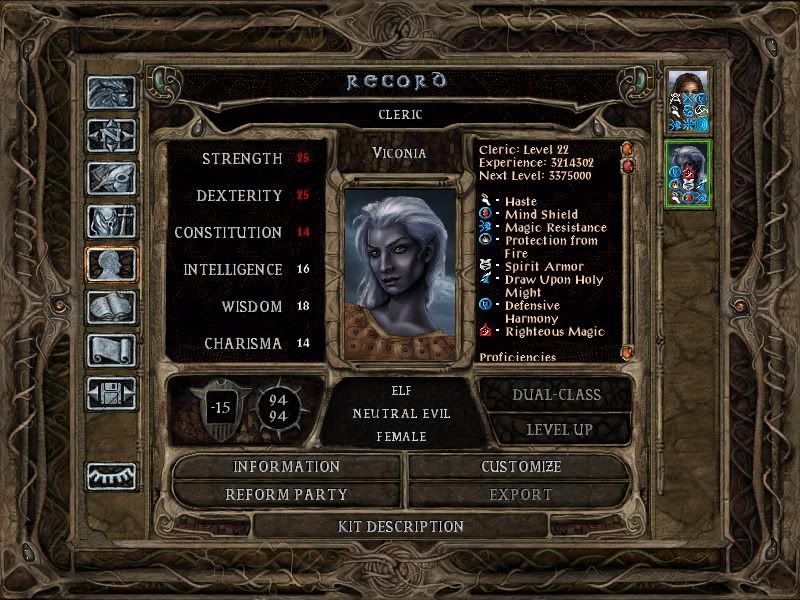The image size is (800, 600).
Task: Open options via the floppy disk icon
Action: [111, 392]
